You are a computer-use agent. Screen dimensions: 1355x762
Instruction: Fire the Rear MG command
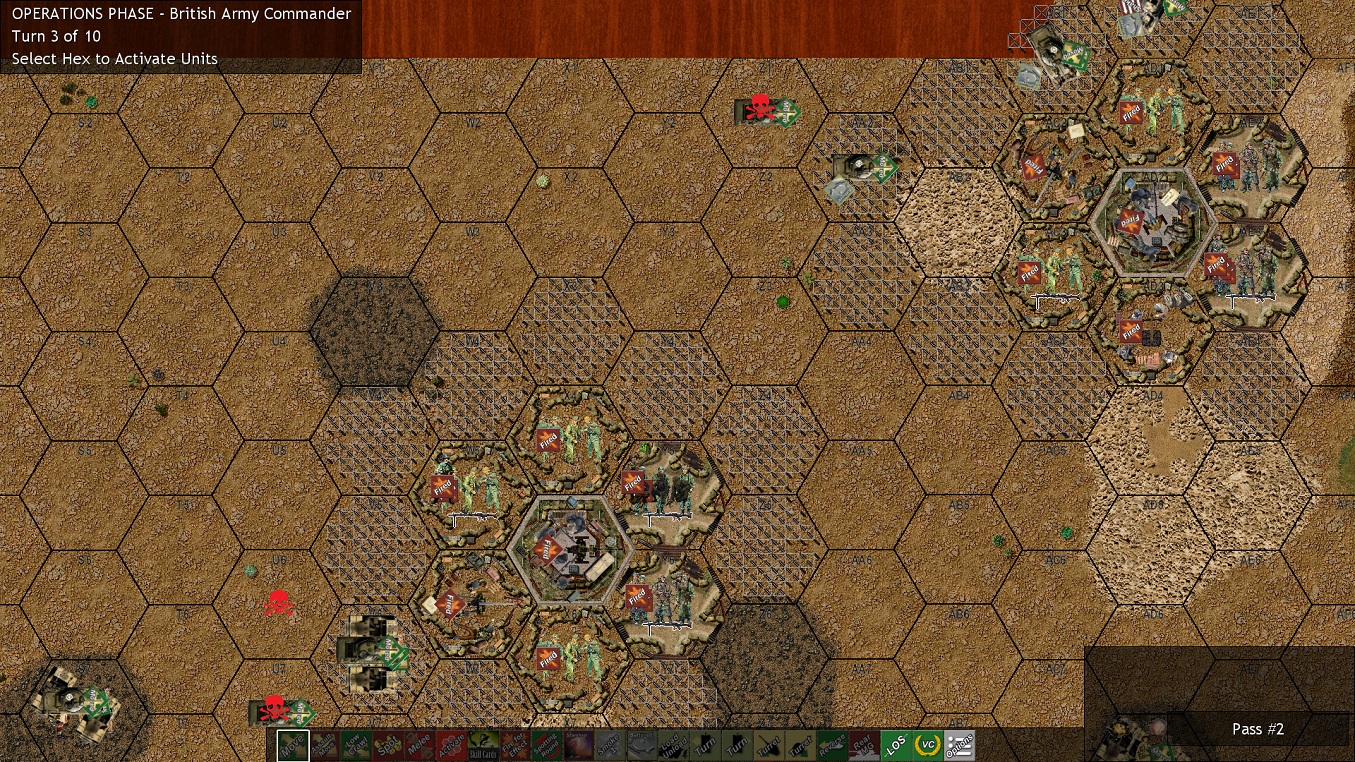pyautogui.click(x=865, y=745)
